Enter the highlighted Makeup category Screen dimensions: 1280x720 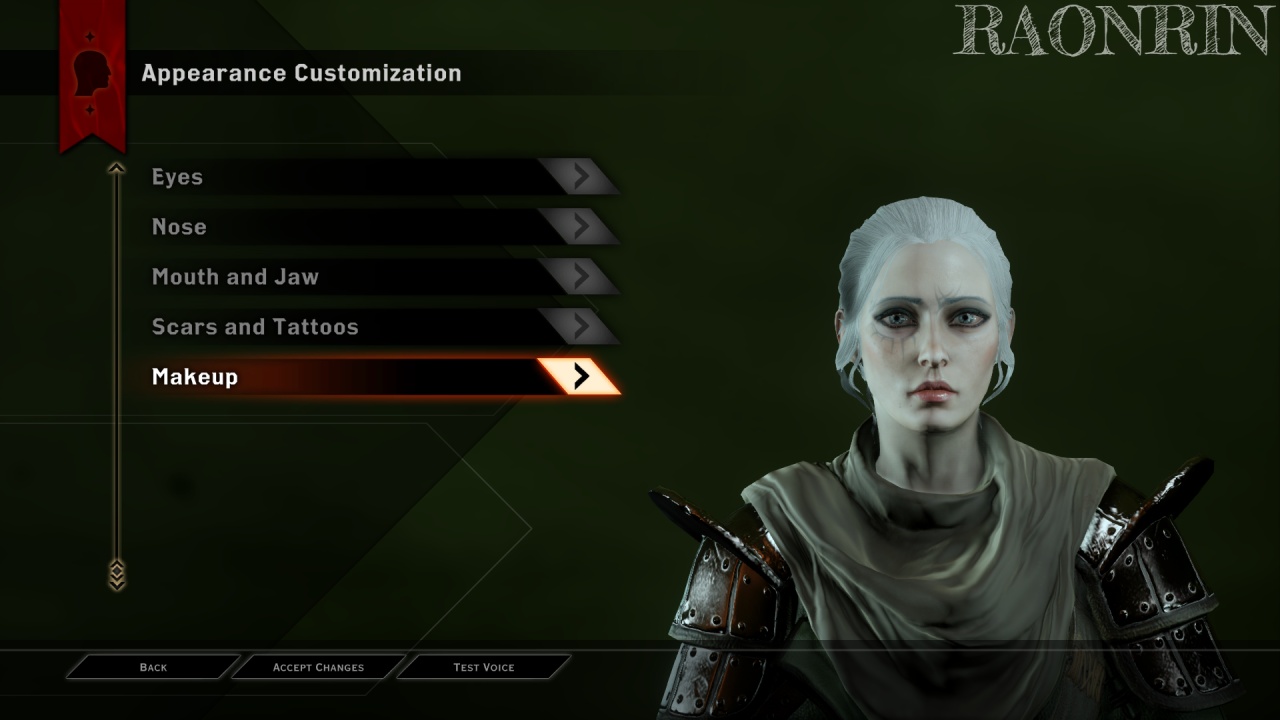(x=380, y=377)
